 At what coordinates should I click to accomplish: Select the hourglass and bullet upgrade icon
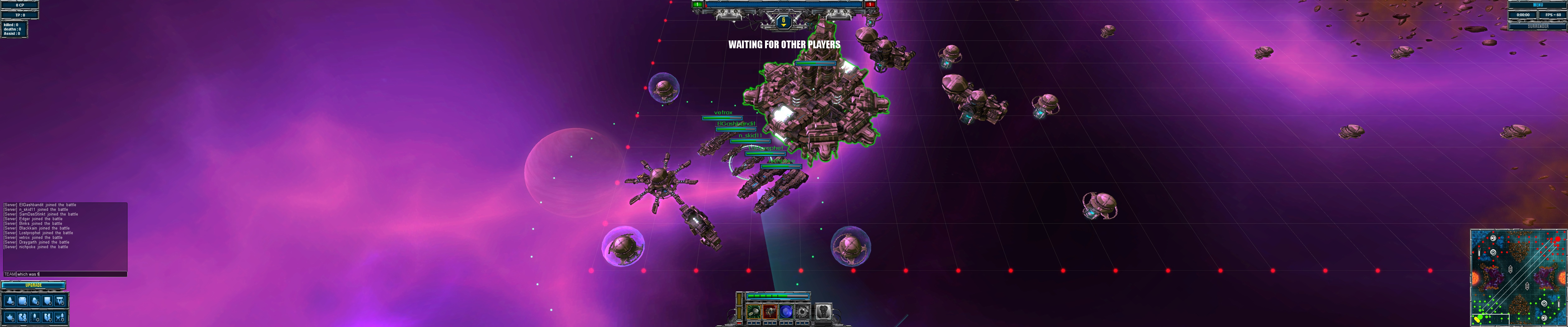coord(60,317)
